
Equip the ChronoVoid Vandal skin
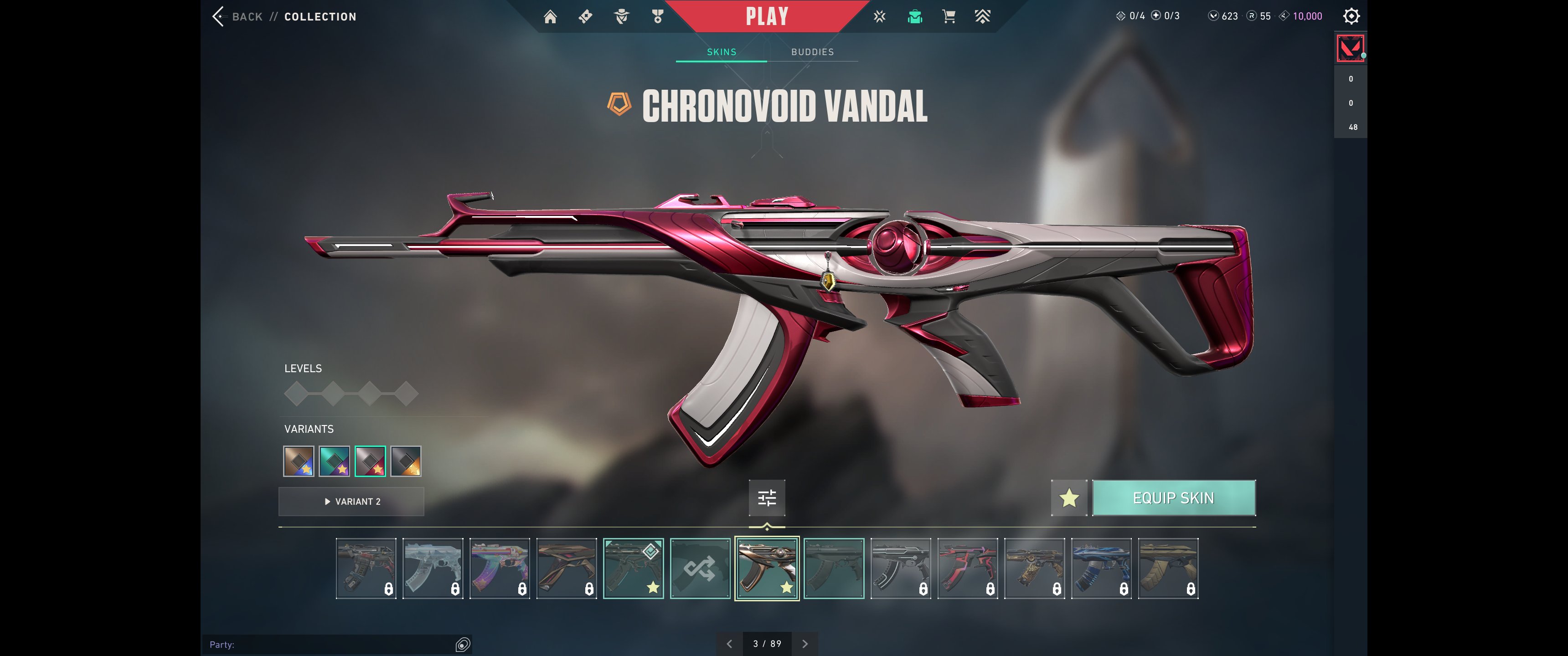click(x=1173, y=498)
